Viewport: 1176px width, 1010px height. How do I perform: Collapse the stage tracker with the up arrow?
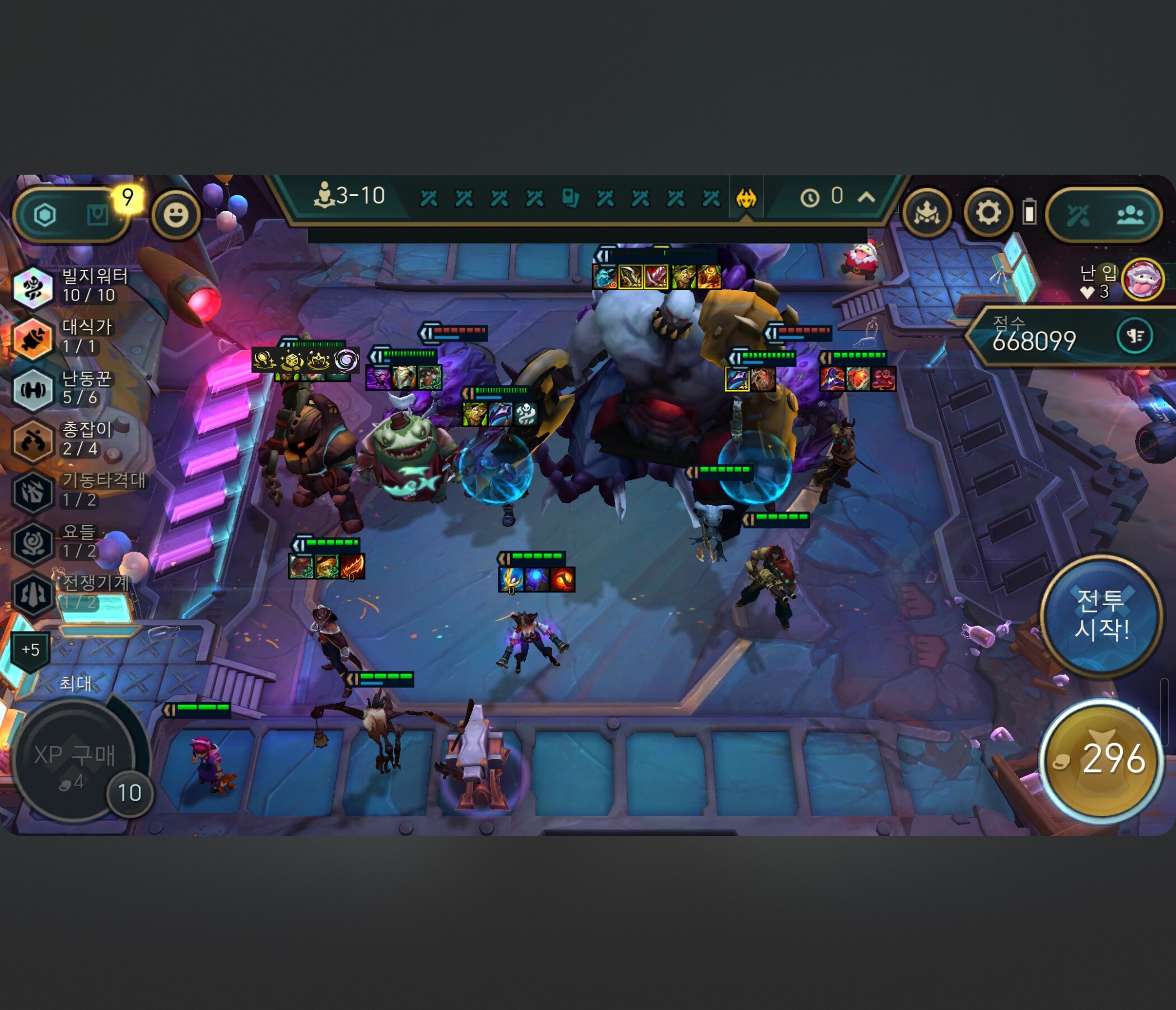(866, 198)
